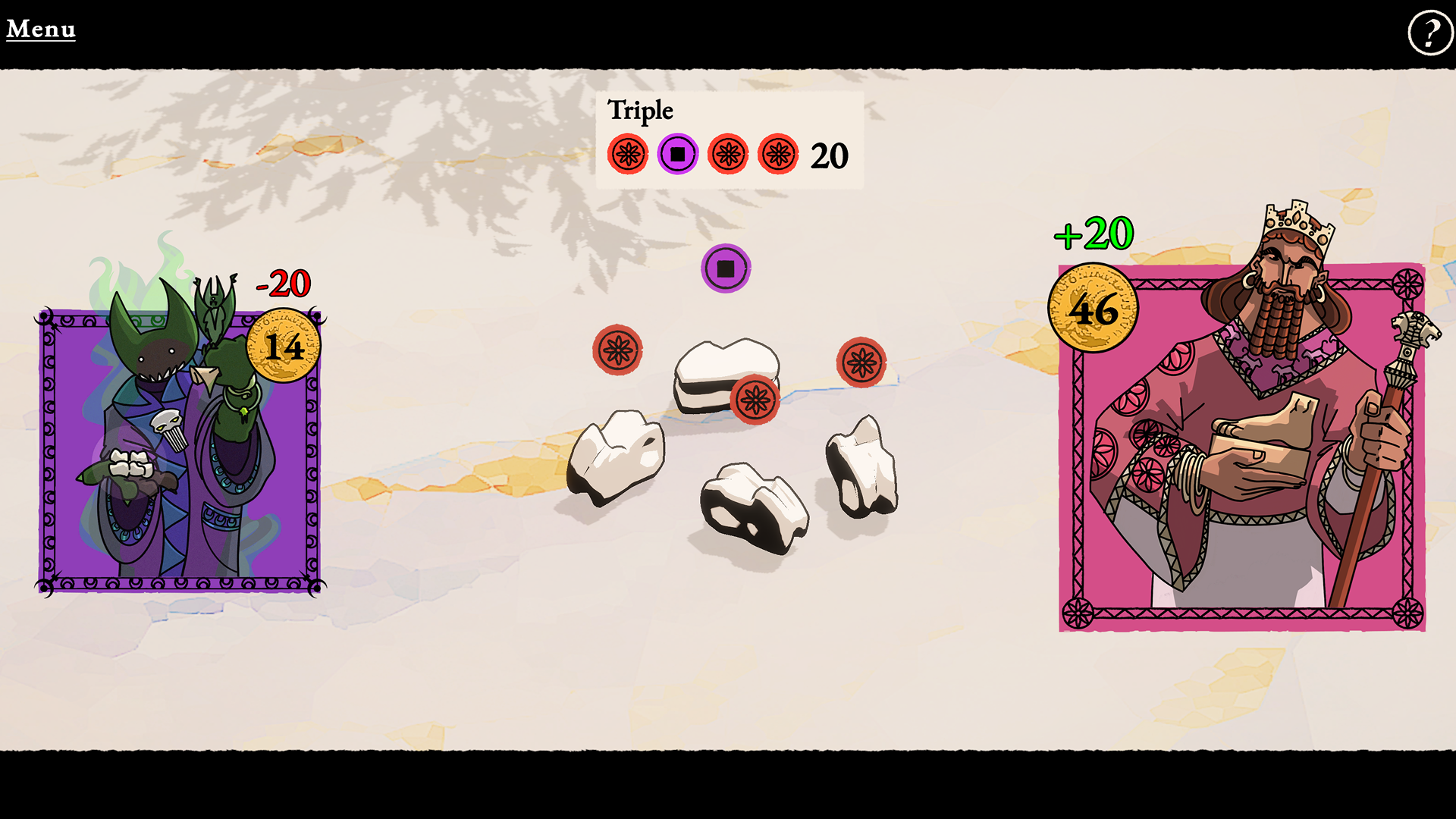The image size is (1456, 819).
Task: Click the purple token in the Triple combo row
Action: 677,154
